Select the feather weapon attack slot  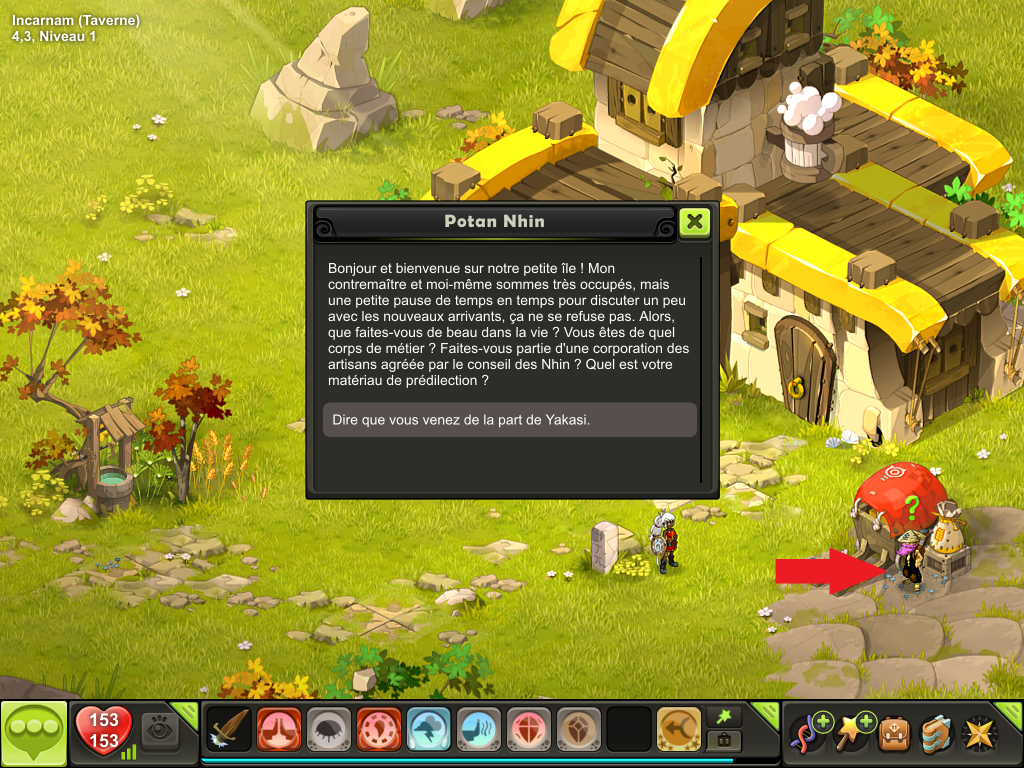click(228, 729)
